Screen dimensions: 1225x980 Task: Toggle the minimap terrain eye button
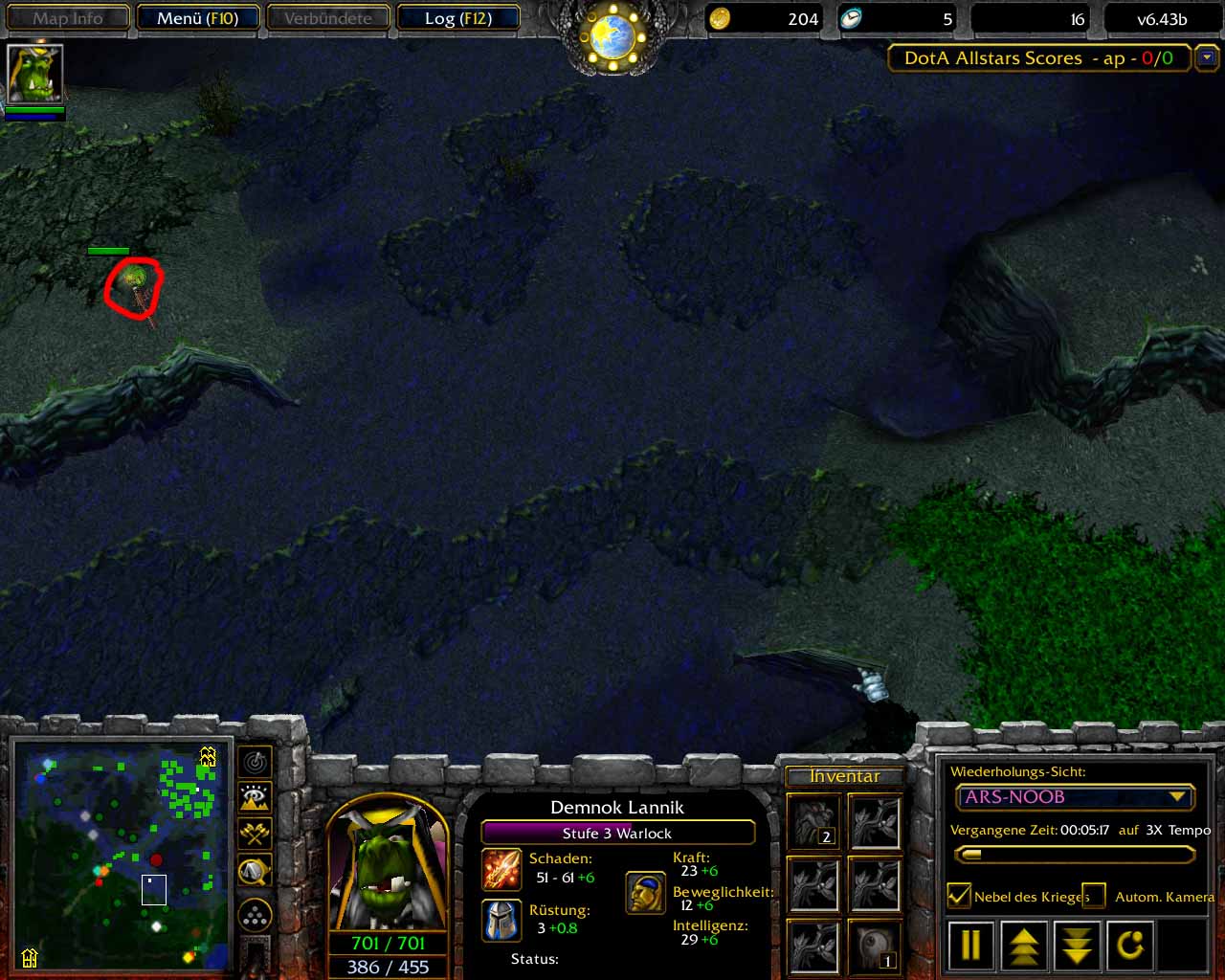(x=256, y=797)
